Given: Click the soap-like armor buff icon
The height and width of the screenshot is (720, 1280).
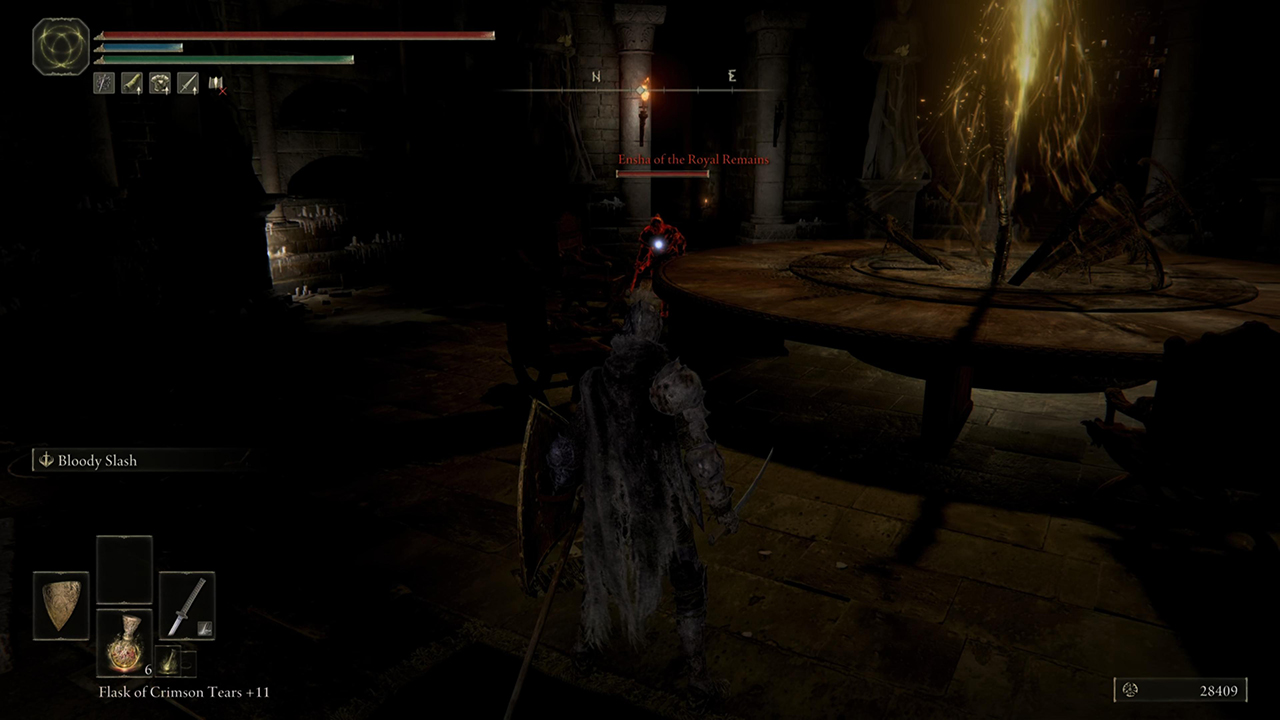Looking at the screenshot, I should click(x=132, y=83).
